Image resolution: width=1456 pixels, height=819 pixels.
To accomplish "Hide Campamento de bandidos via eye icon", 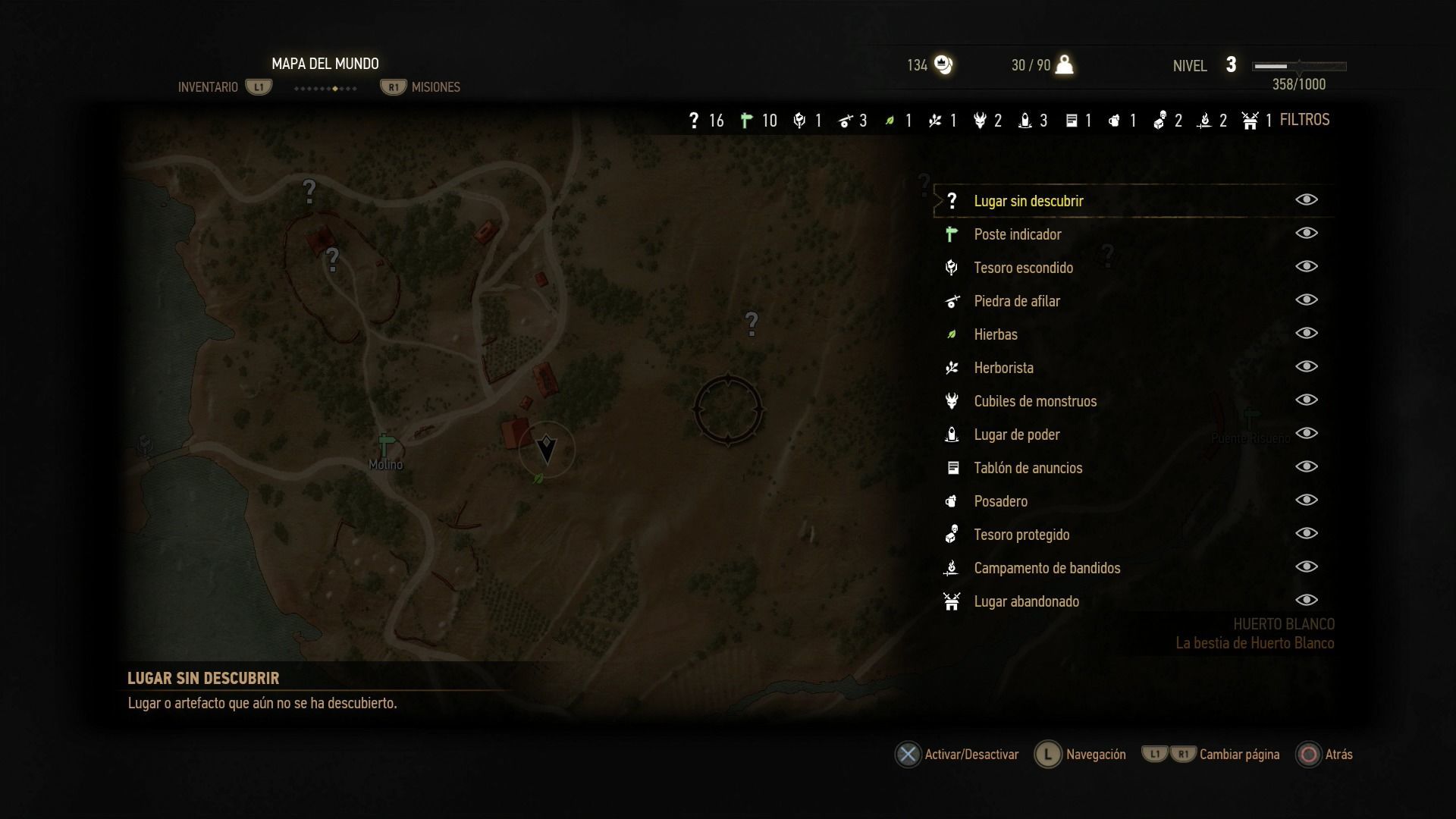I will [x=1306, y=566].
